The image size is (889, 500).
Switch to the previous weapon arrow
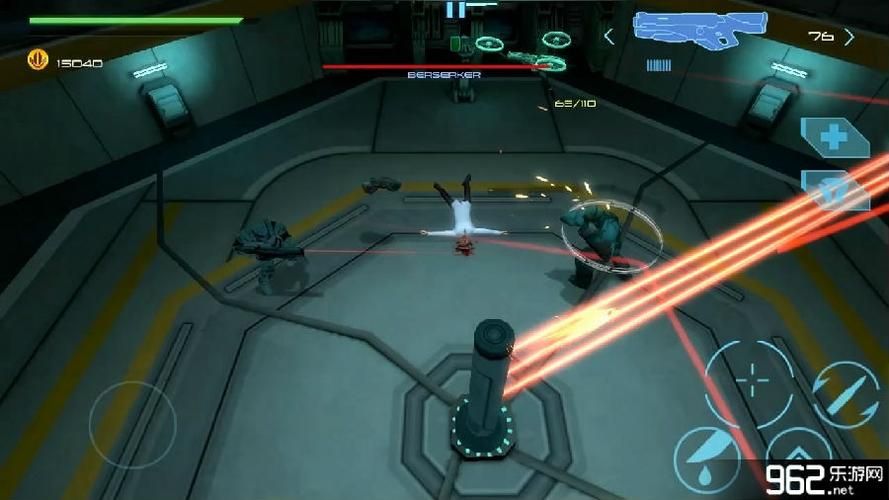(609, 37)
